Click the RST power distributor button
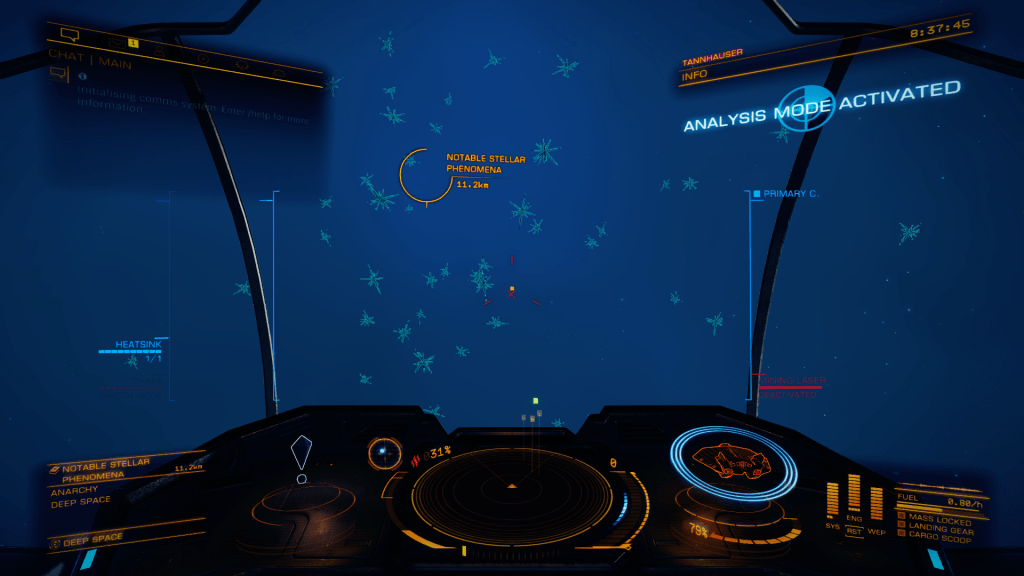 tap(854, 531)
